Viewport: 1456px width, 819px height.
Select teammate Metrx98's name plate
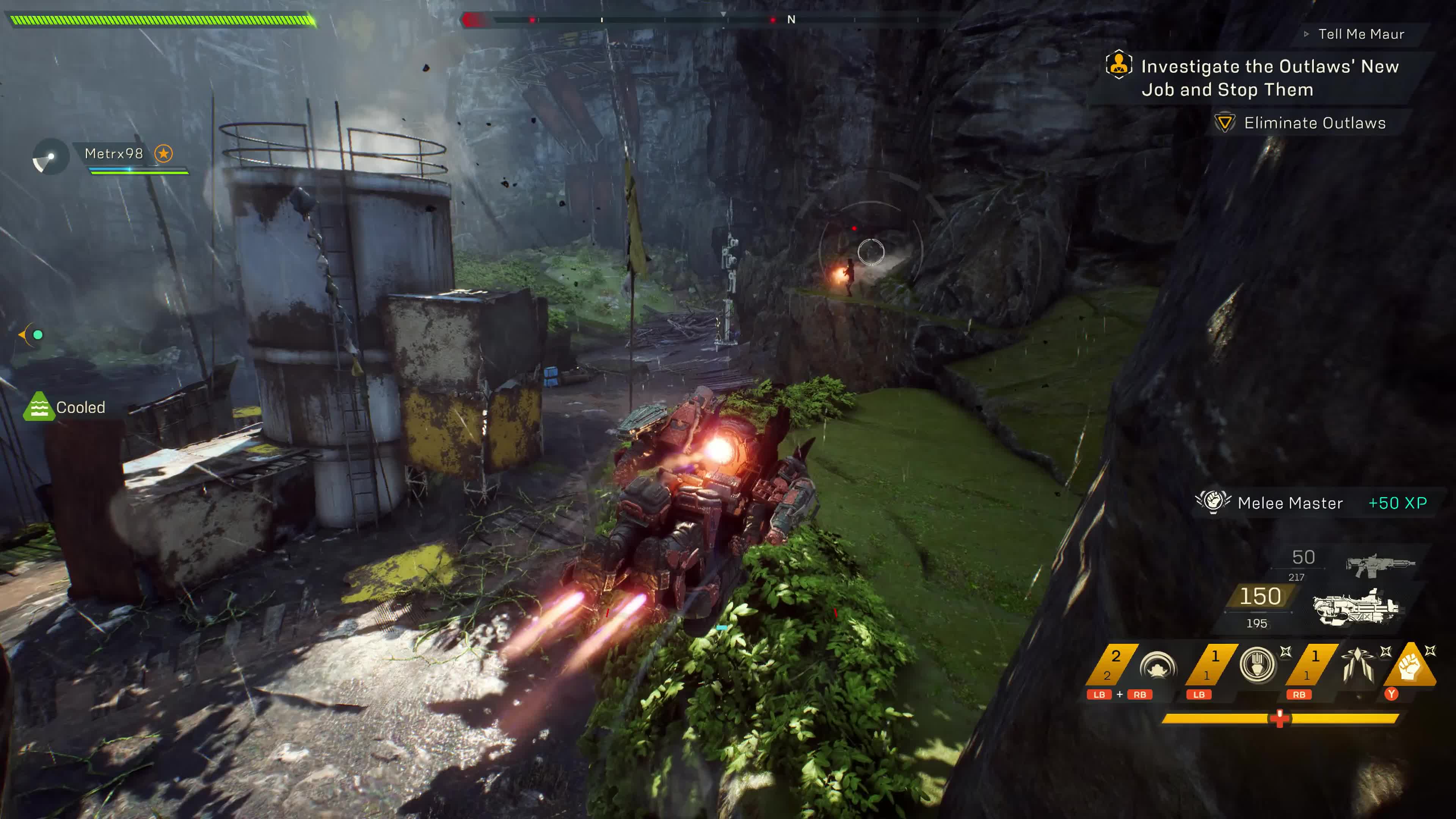[114, 154]
